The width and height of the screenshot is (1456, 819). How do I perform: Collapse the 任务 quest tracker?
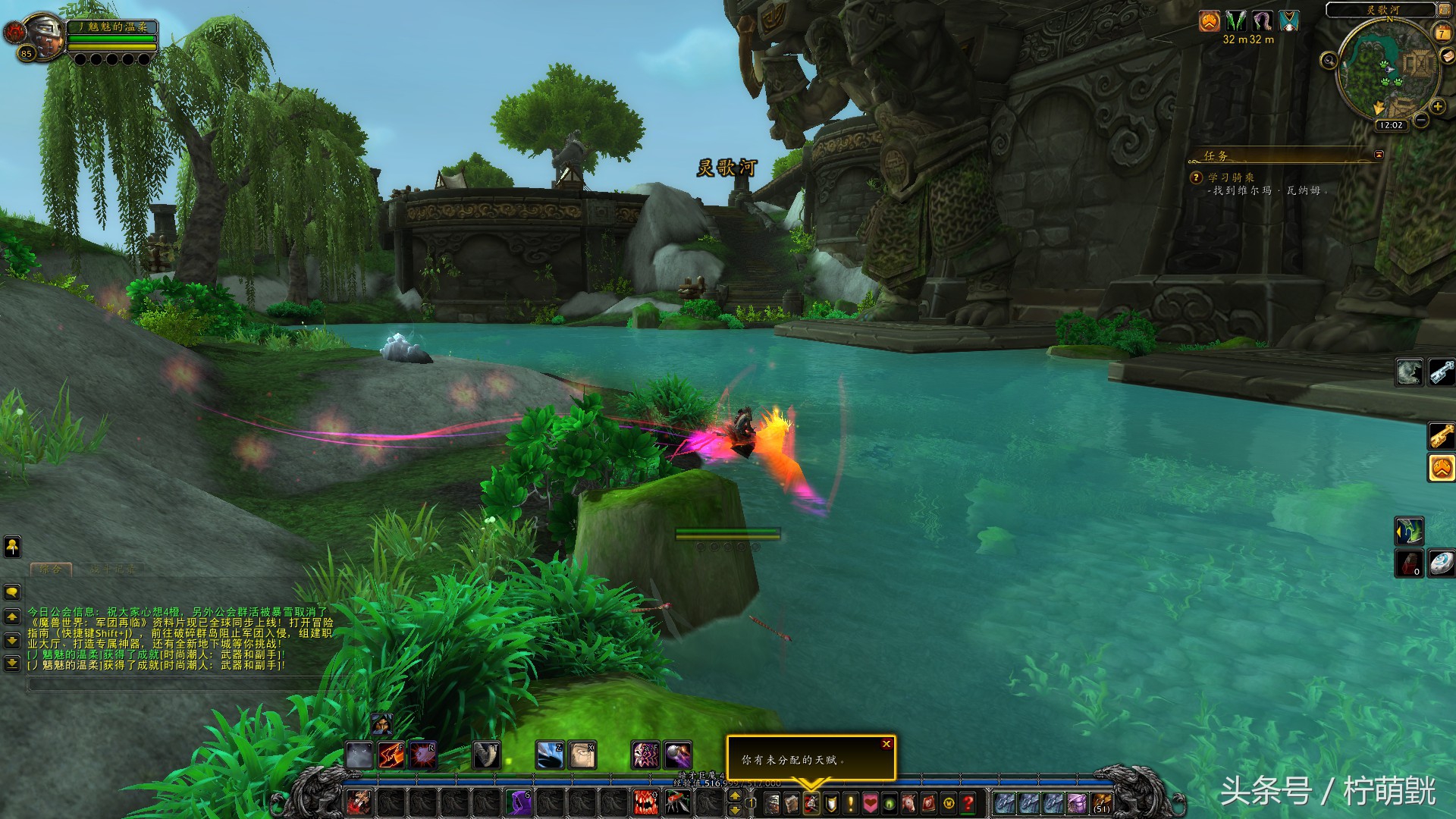(1379, 155)
